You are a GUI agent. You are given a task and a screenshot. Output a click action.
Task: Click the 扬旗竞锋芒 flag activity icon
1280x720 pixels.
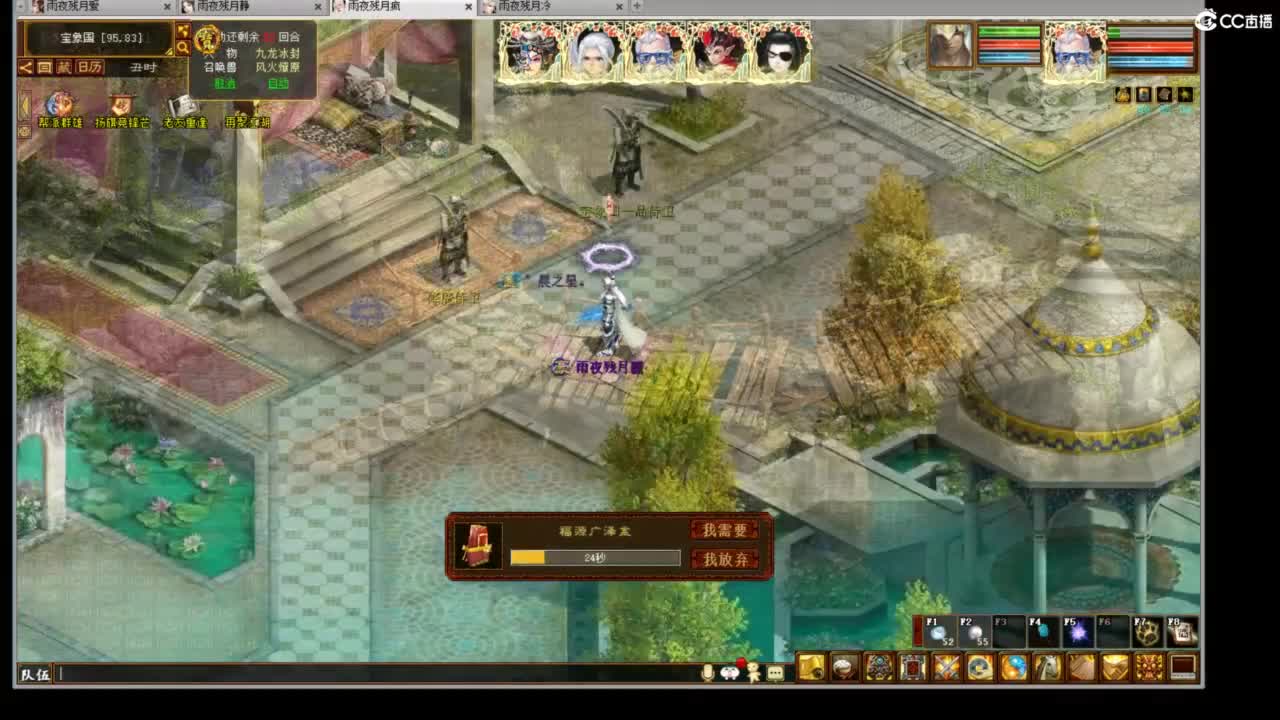pyautogui.click(x=120, y=103)
